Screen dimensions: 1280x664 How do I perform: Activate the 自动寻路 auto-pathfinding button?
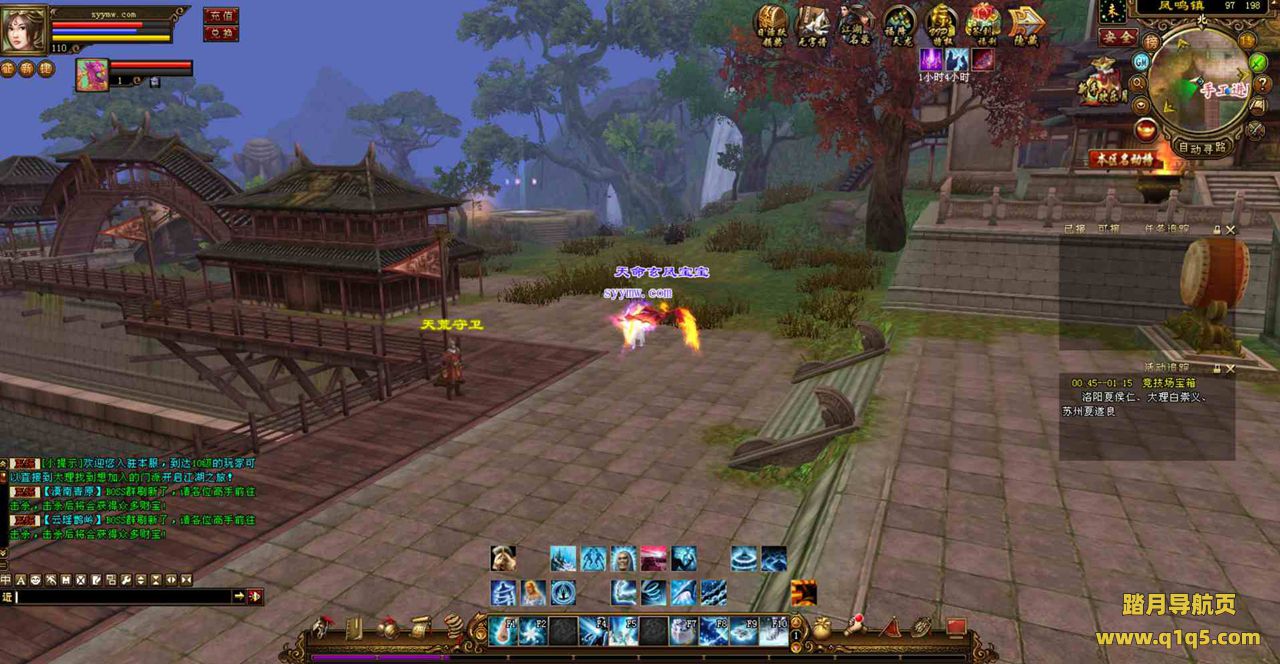(1201, 148)
